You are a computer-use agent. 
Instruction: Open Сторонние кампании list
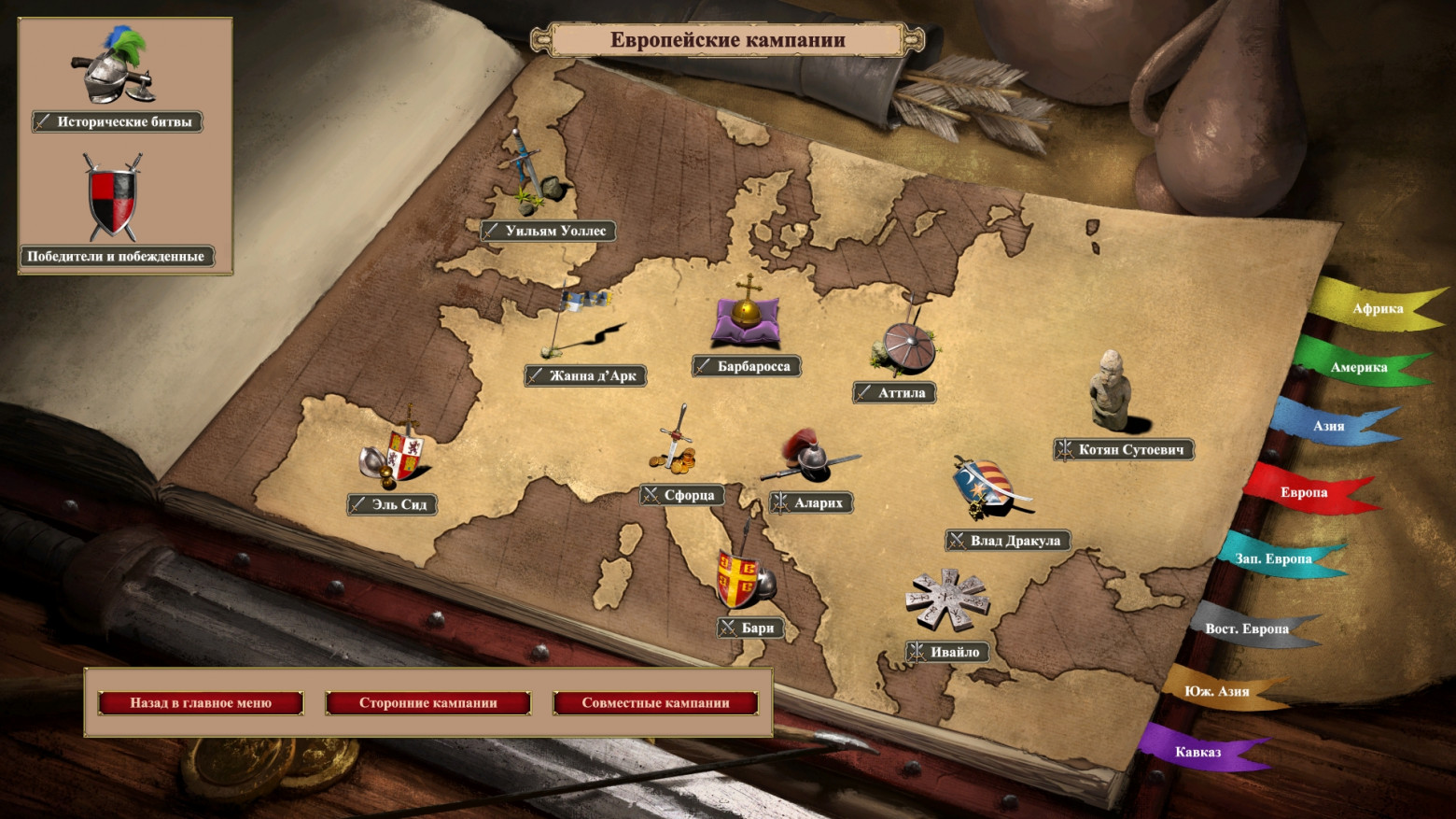coord(428,702)
